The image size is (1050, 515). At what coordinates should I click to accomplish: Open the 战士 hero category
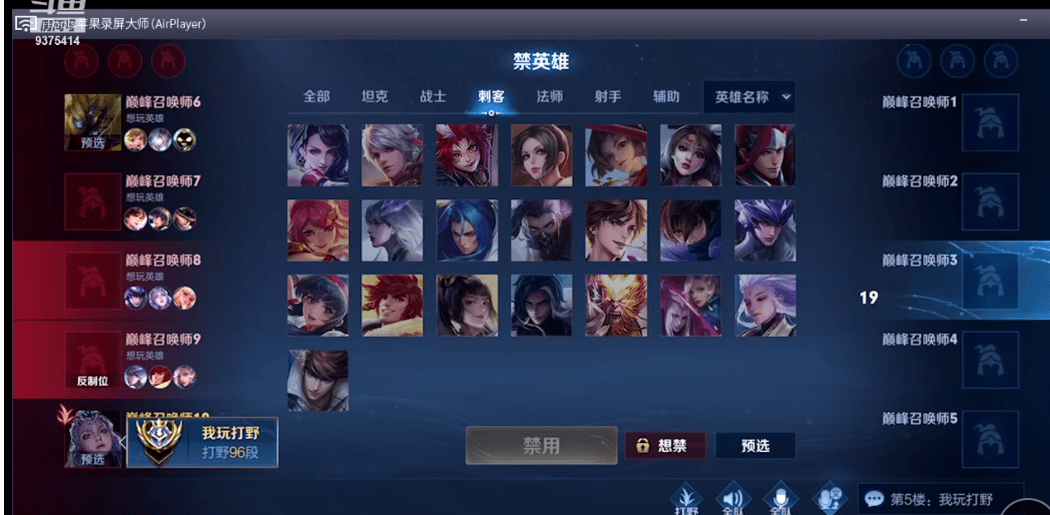click(433, 97)
